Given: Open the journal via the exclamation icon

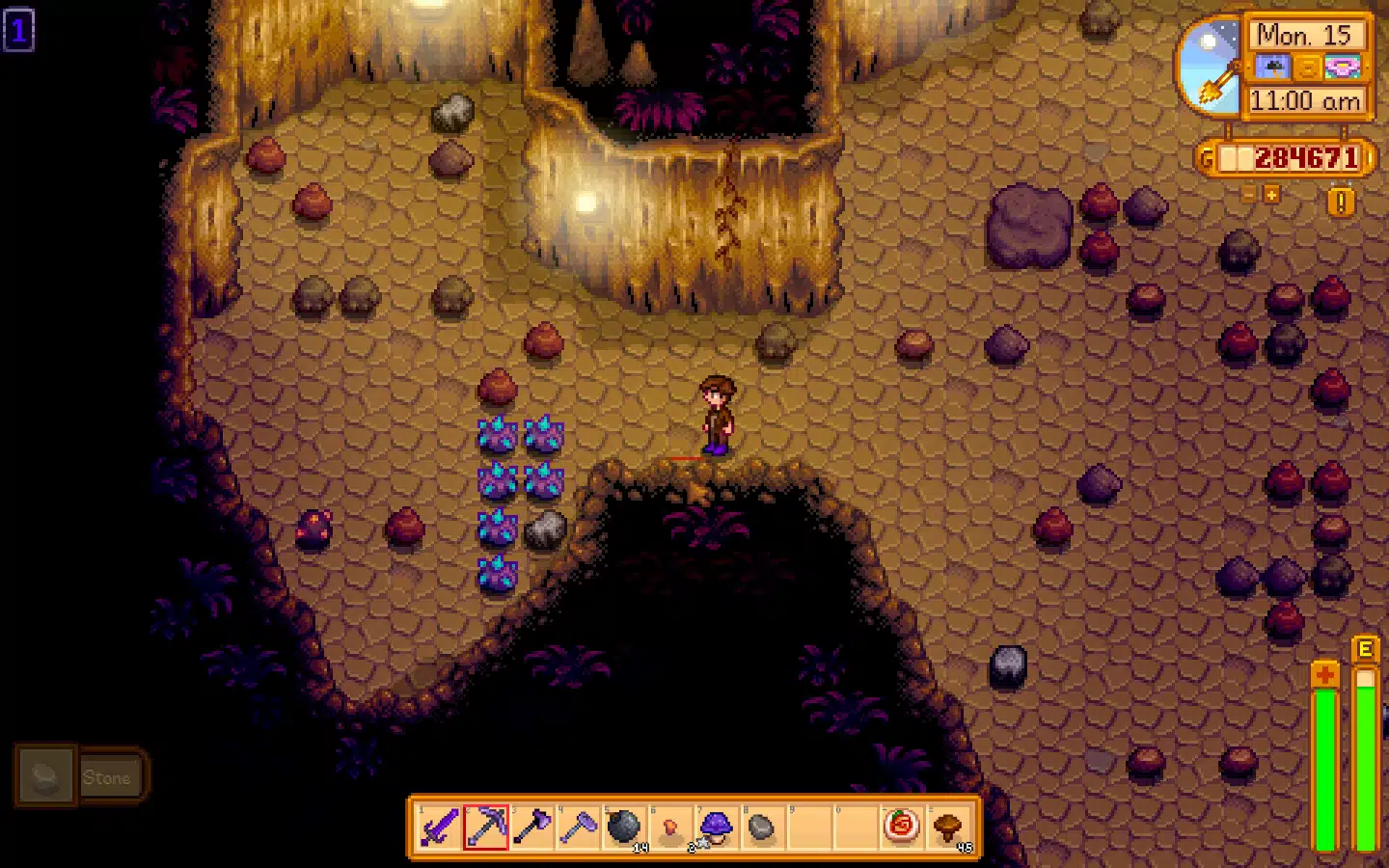Looking at the screenshot, I should (x=1340, y=200).
